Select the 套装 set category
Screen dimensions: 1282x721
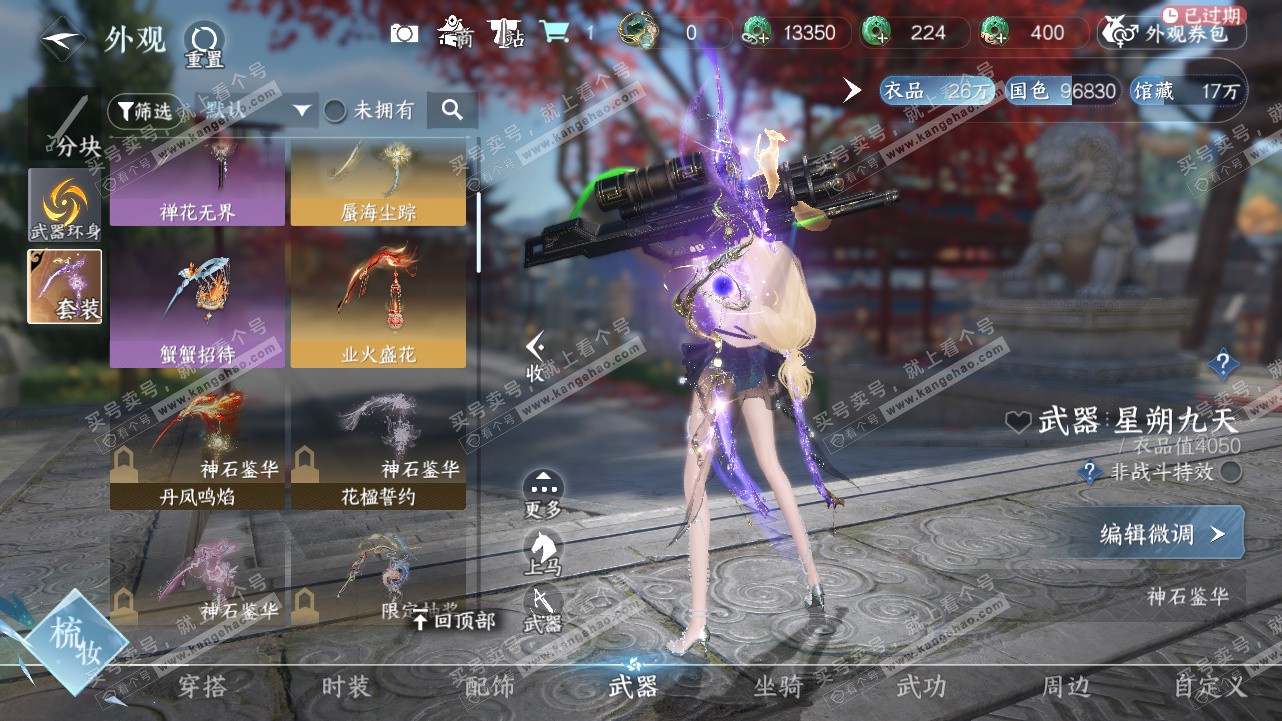tap(65, 286)
